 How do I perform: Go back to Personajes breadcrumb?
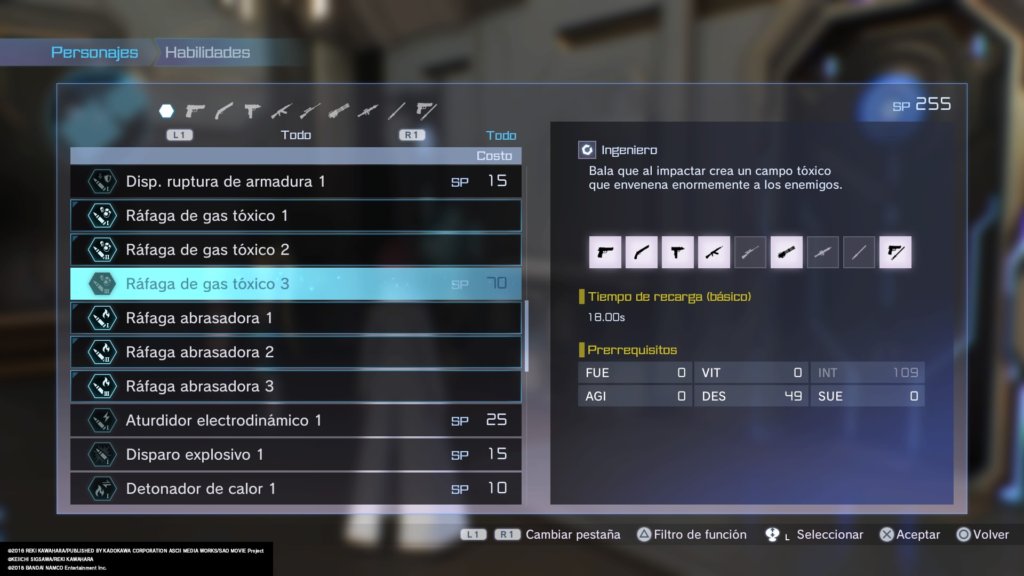95,53
